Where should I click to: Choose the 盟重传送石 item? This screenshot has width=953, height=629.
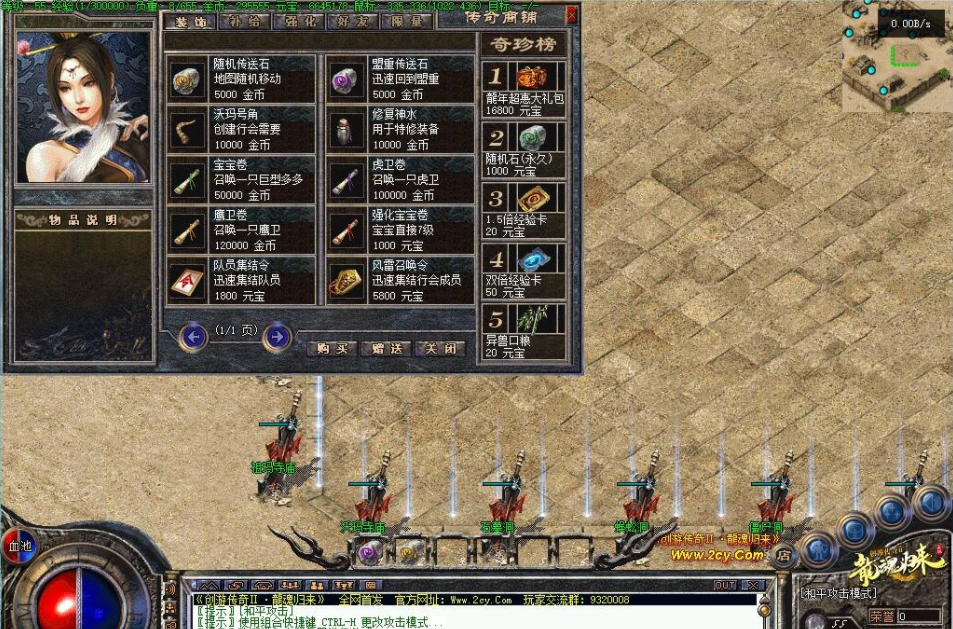pyautogui.click(x=400, y=79)
